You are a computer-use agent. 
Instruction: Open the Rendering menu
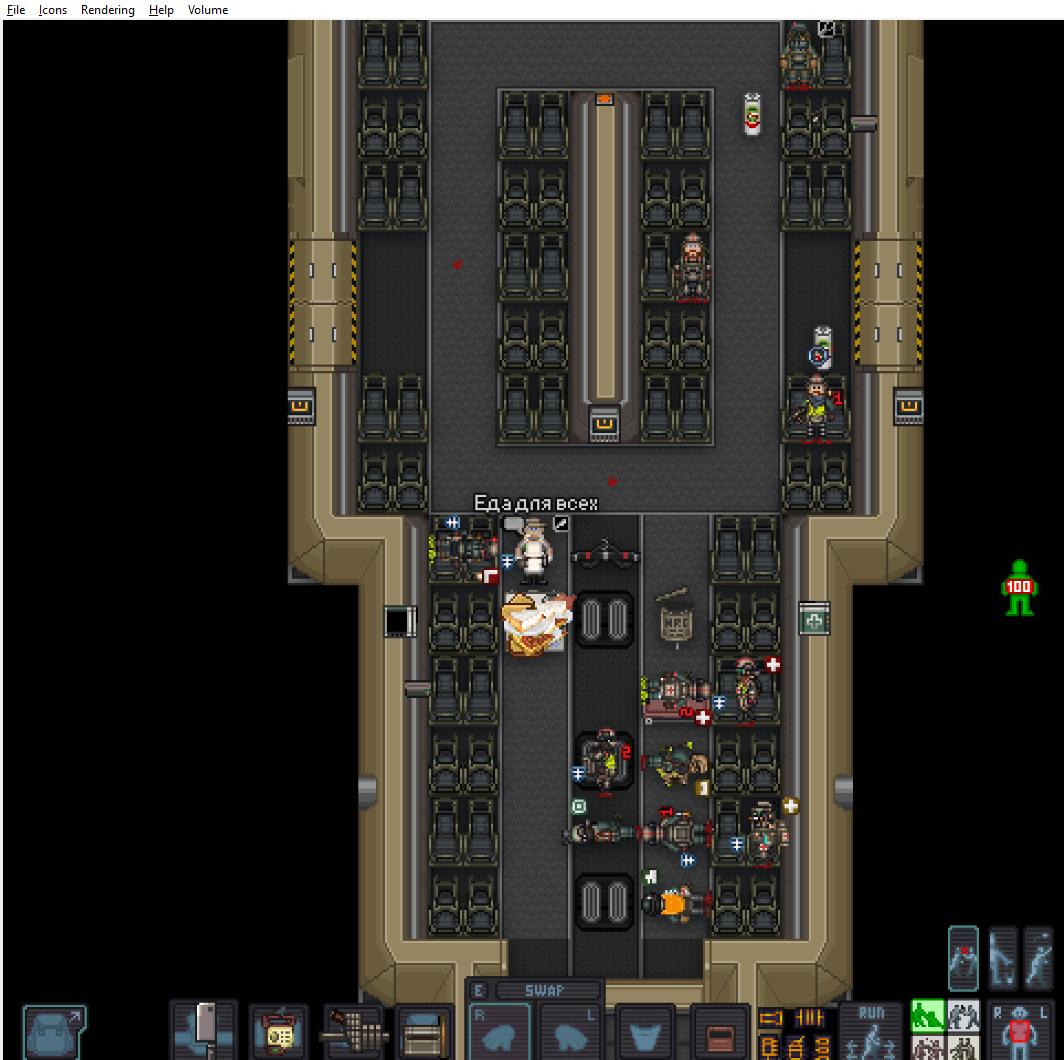point(108,10)
